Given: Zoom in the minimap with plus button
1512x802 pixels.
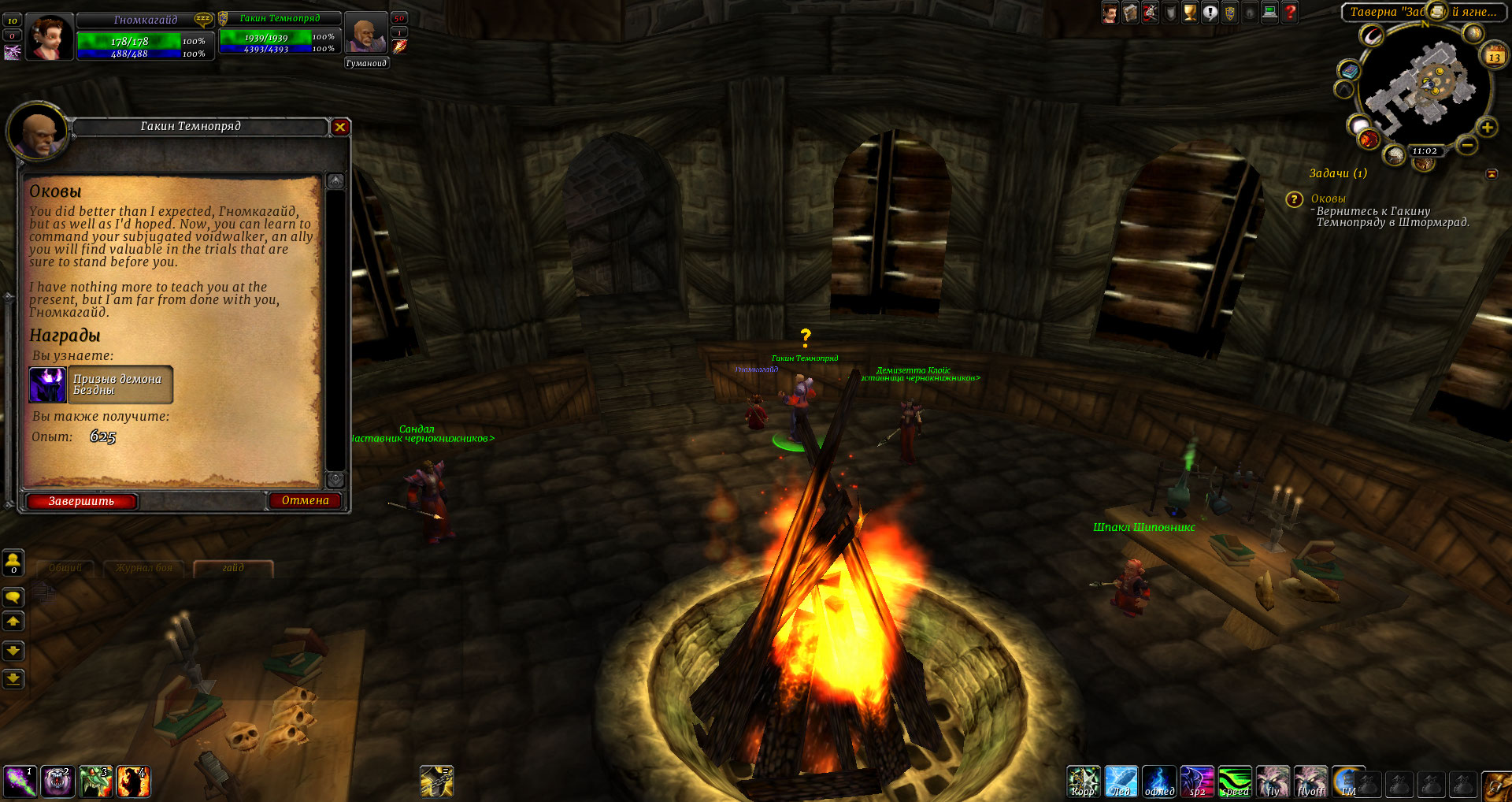Looking at the screenshot, I should [1487, 128].
